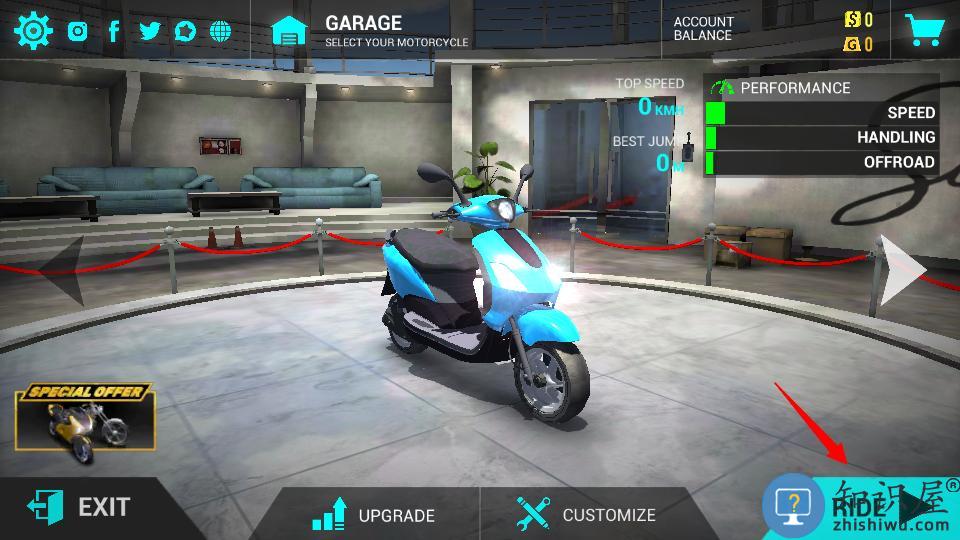
Task: Open the settings gear icon
Action: point(33,31)
